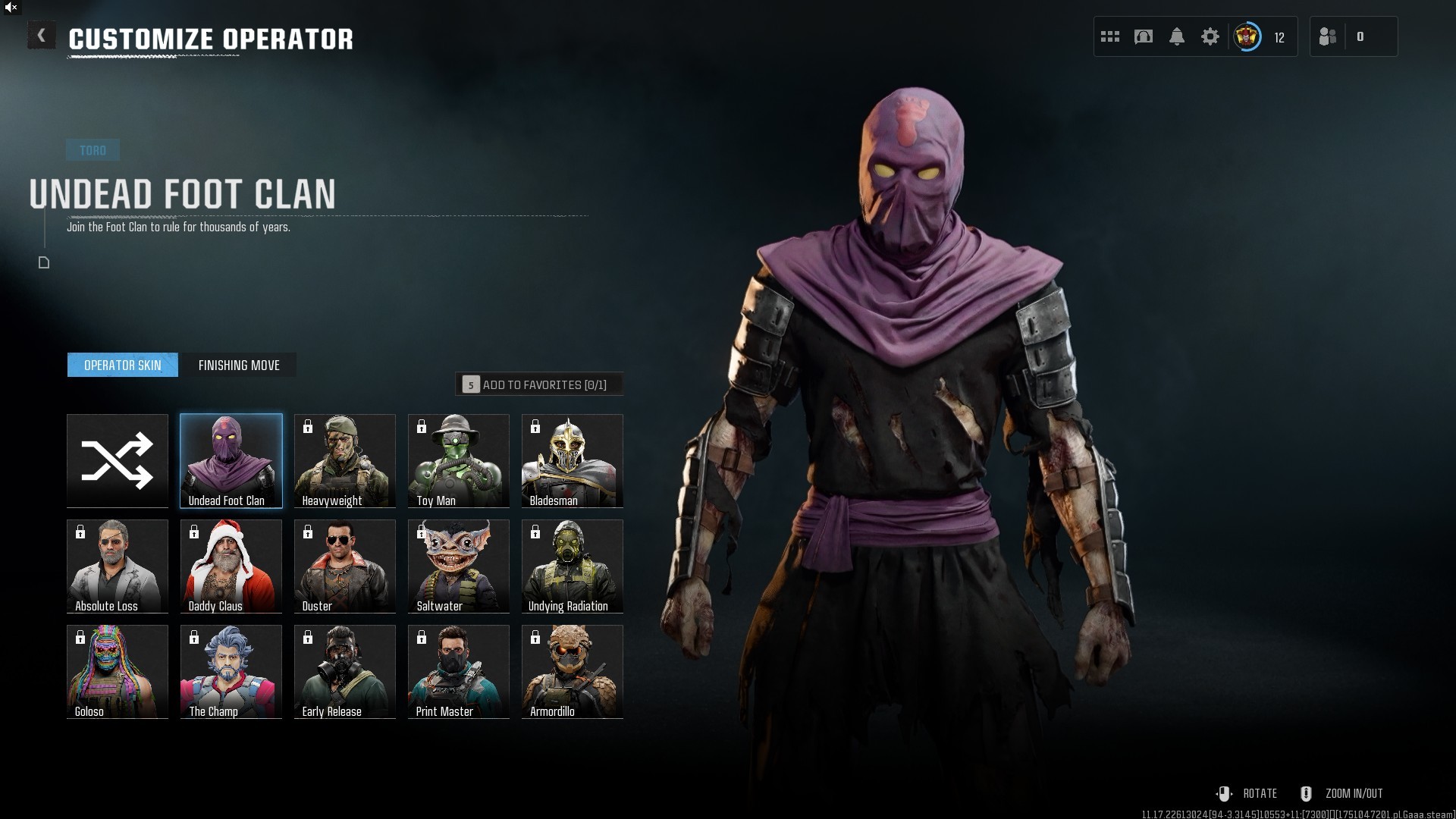Pick the Heavyweight operator skin
This screenshot has height=819, width=1456.
coord(345,460)
